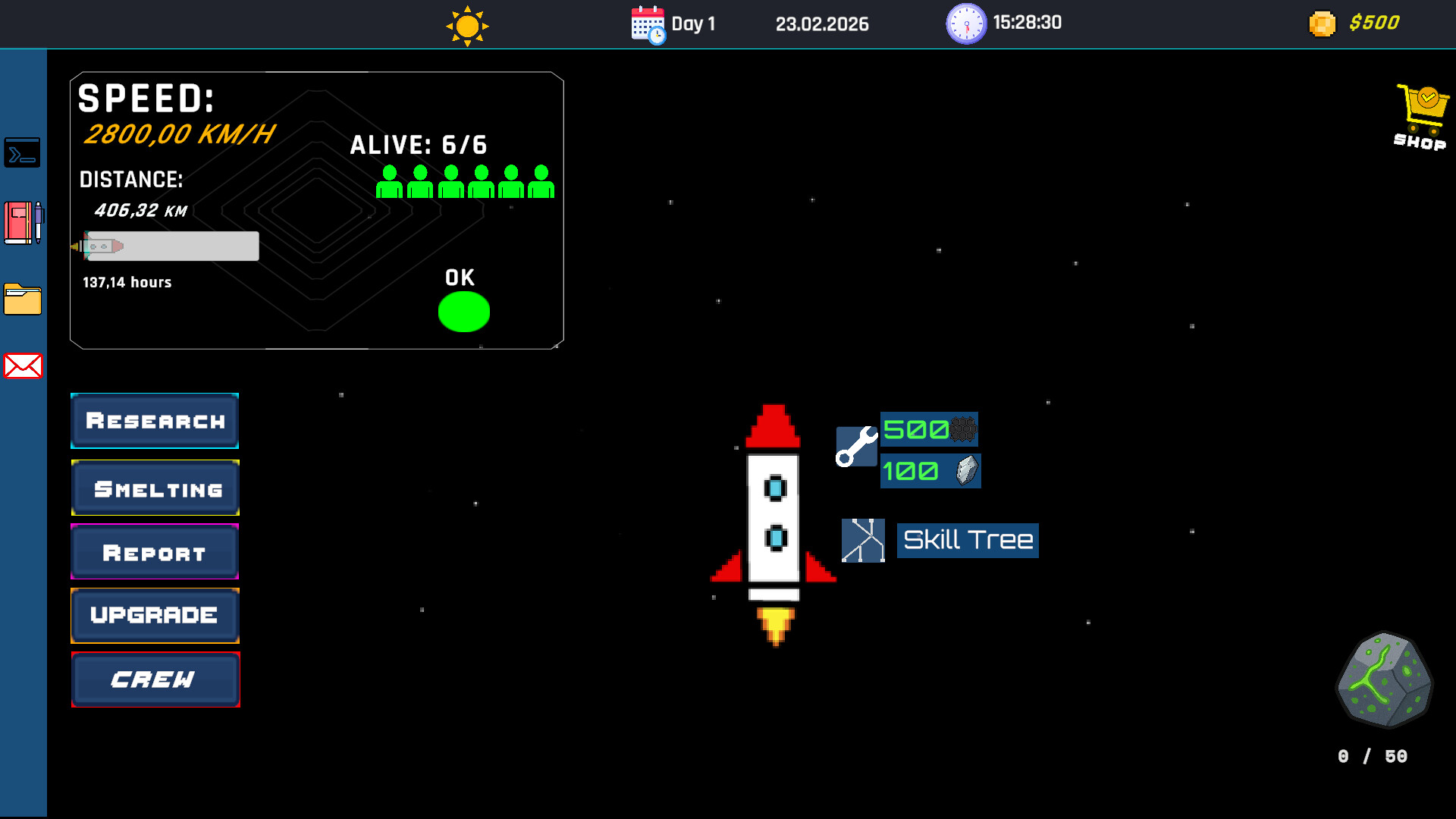Click the clock icon beside the time display
The height and width of the screenshot is (819, 1456).
pos(966,24)
